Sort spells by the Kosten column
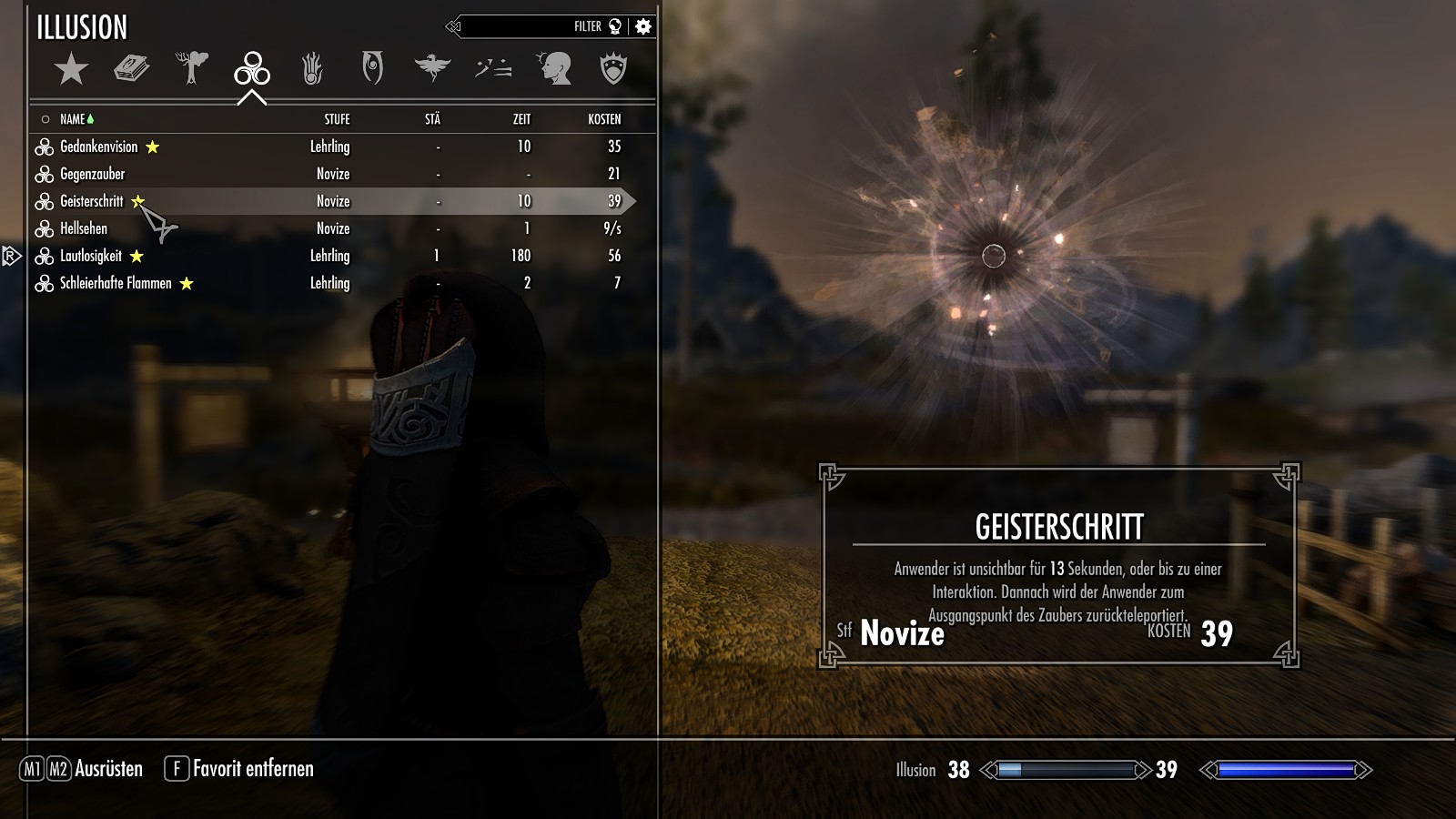 604,119
